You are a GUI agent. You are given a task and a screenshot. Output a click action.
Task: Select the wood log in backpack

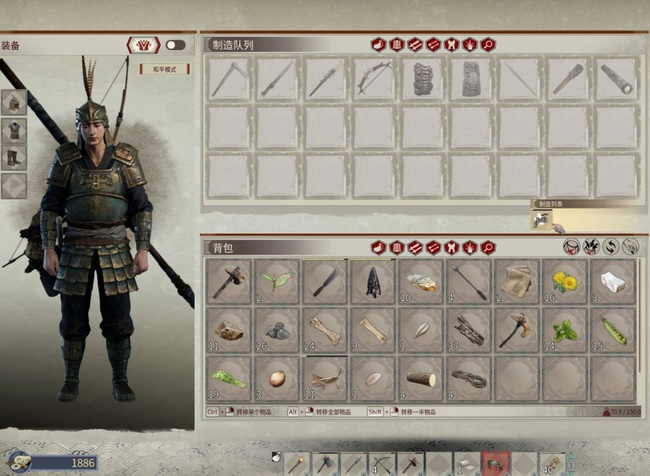pos(421,379)
